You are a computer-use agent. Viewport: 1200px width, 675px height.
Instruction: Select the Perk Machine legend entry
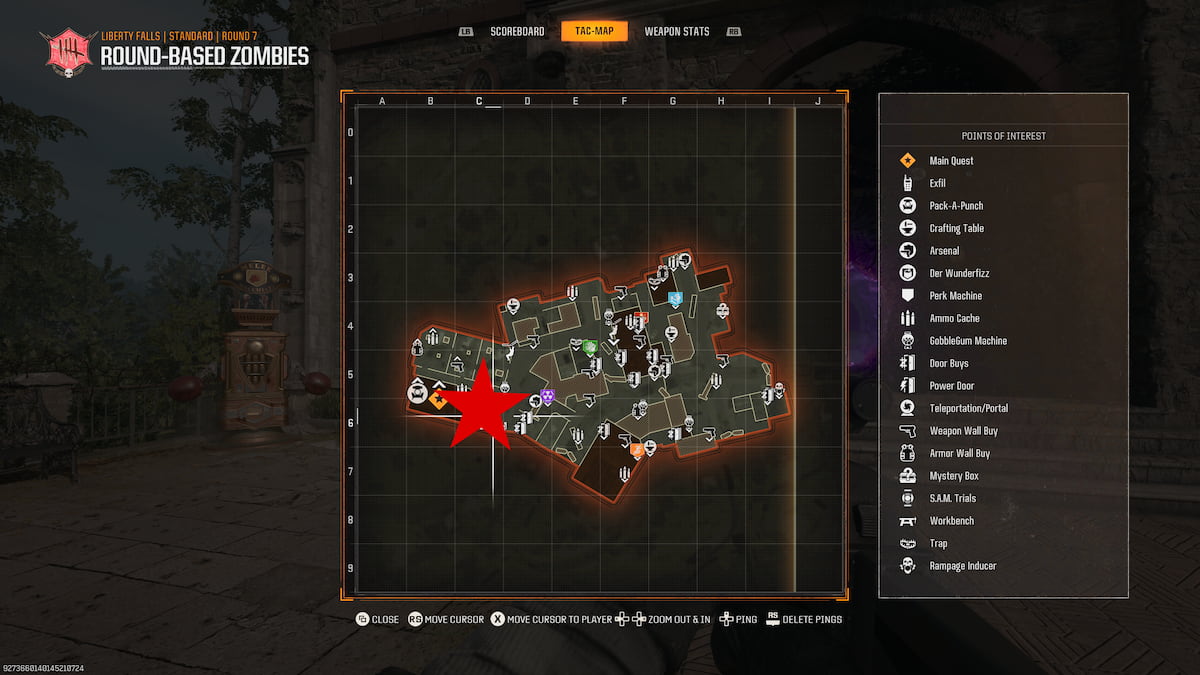pos(955,296)
